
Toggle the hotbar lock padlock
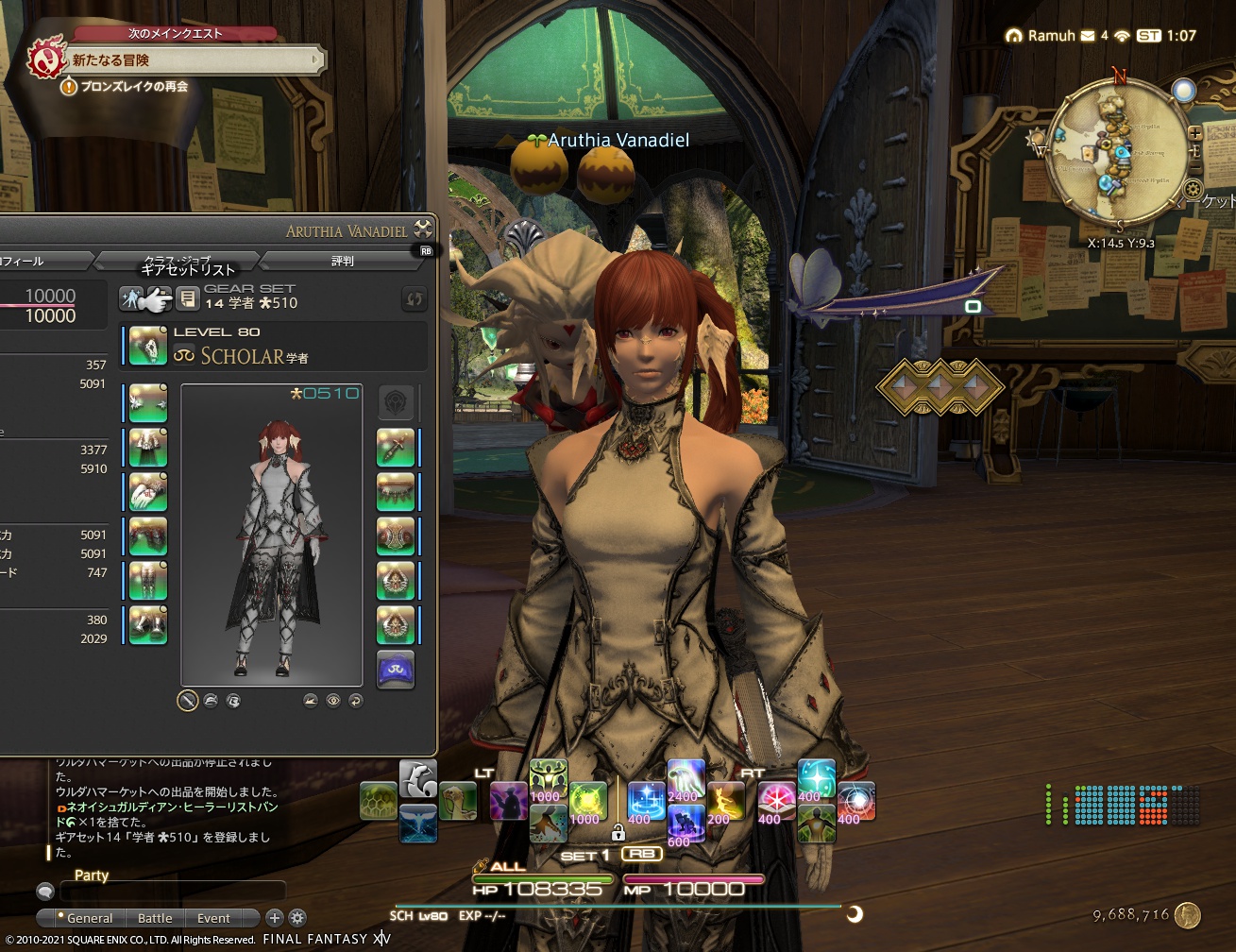(x=618, y=833)
